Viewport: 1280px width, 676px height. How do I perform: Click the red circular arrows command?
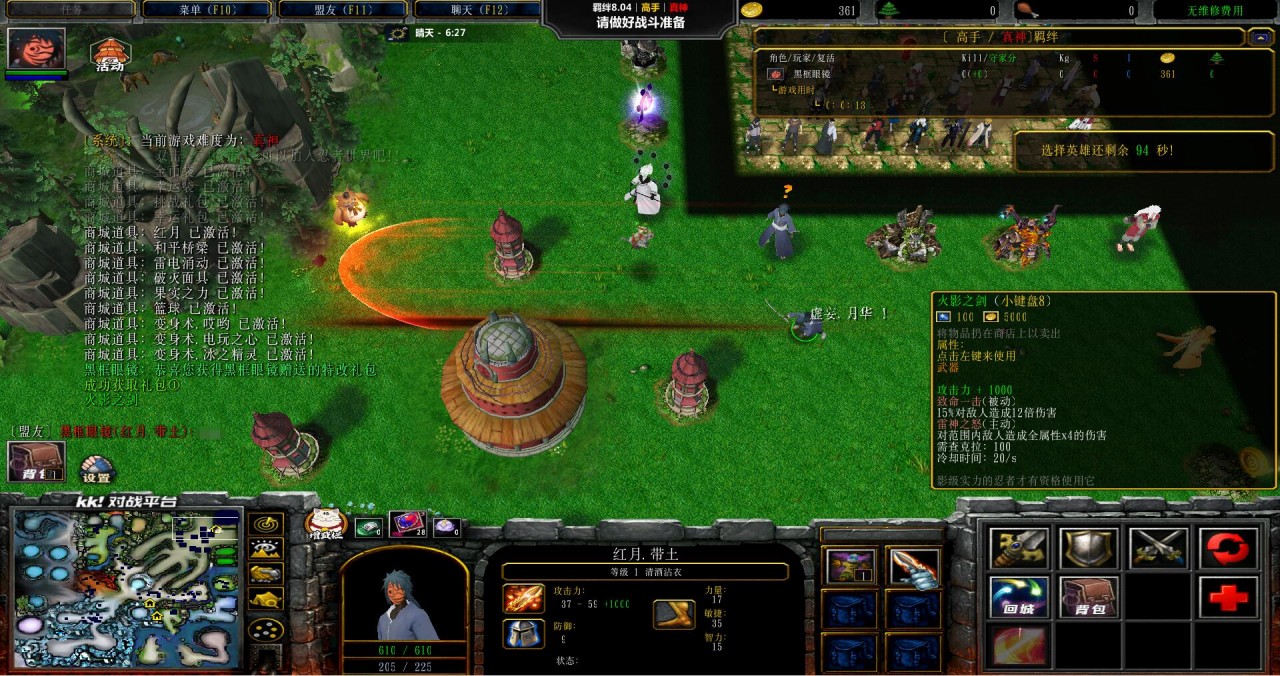pyautogui.click(x=1228, y=548)
